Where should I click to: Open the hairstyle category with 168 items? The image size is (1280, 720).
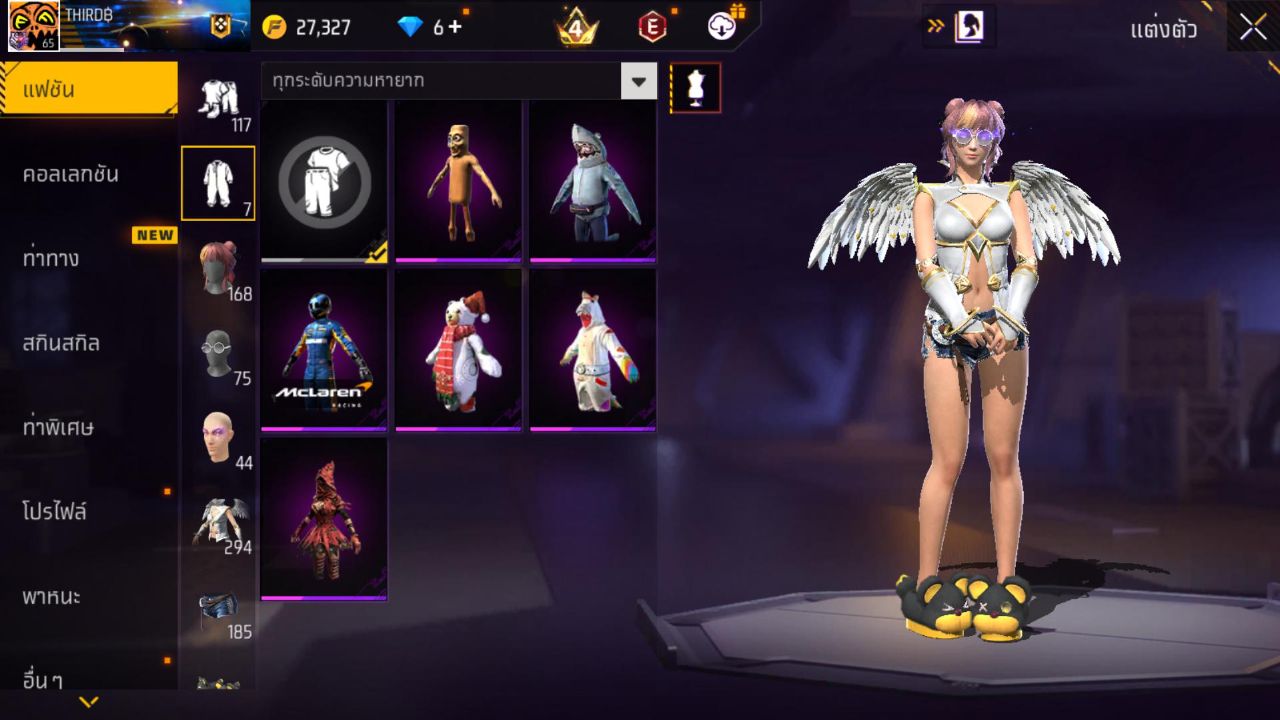pos(217,270)
